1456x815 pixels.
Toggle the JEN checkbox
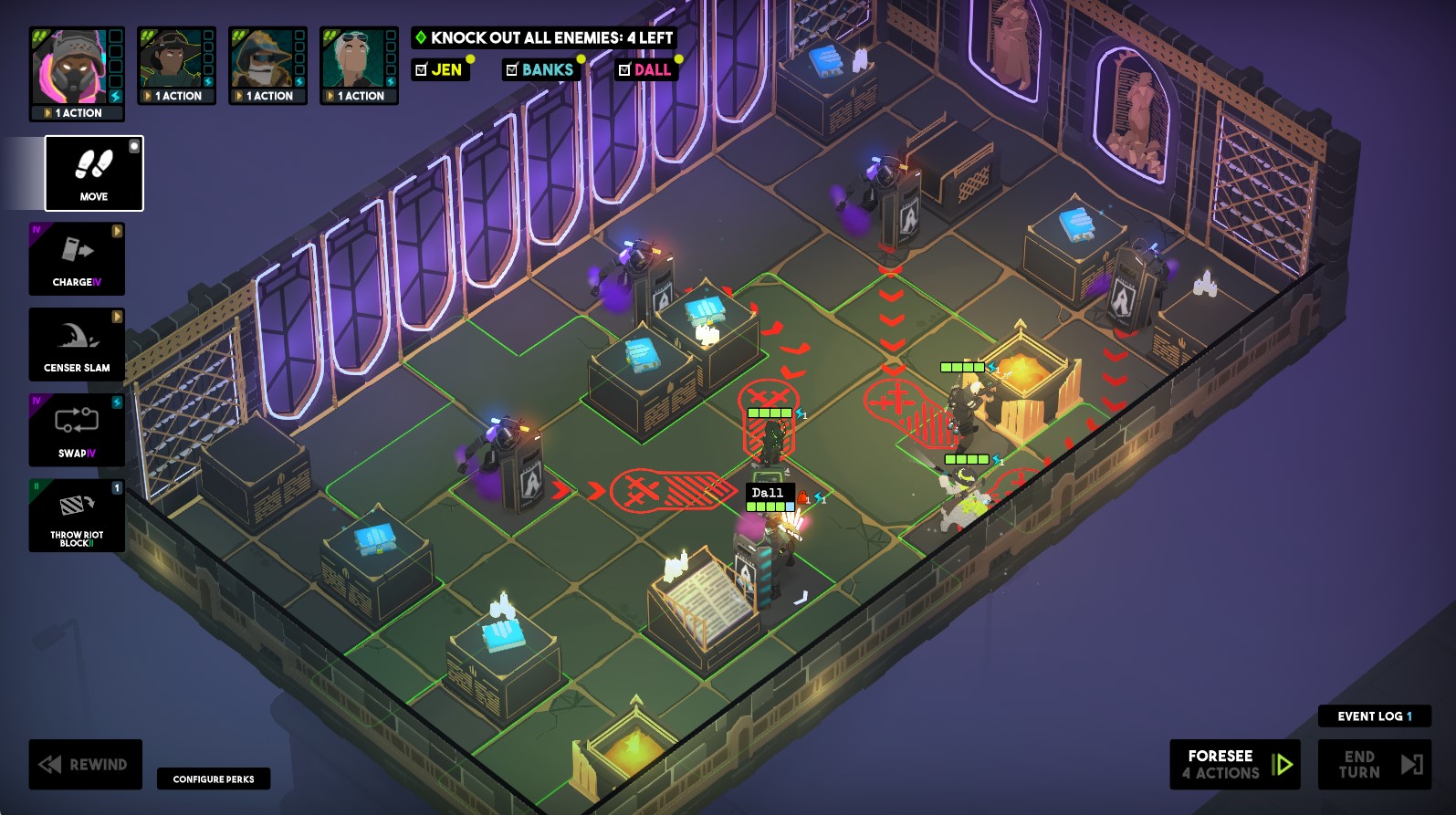tap(421, 69)
